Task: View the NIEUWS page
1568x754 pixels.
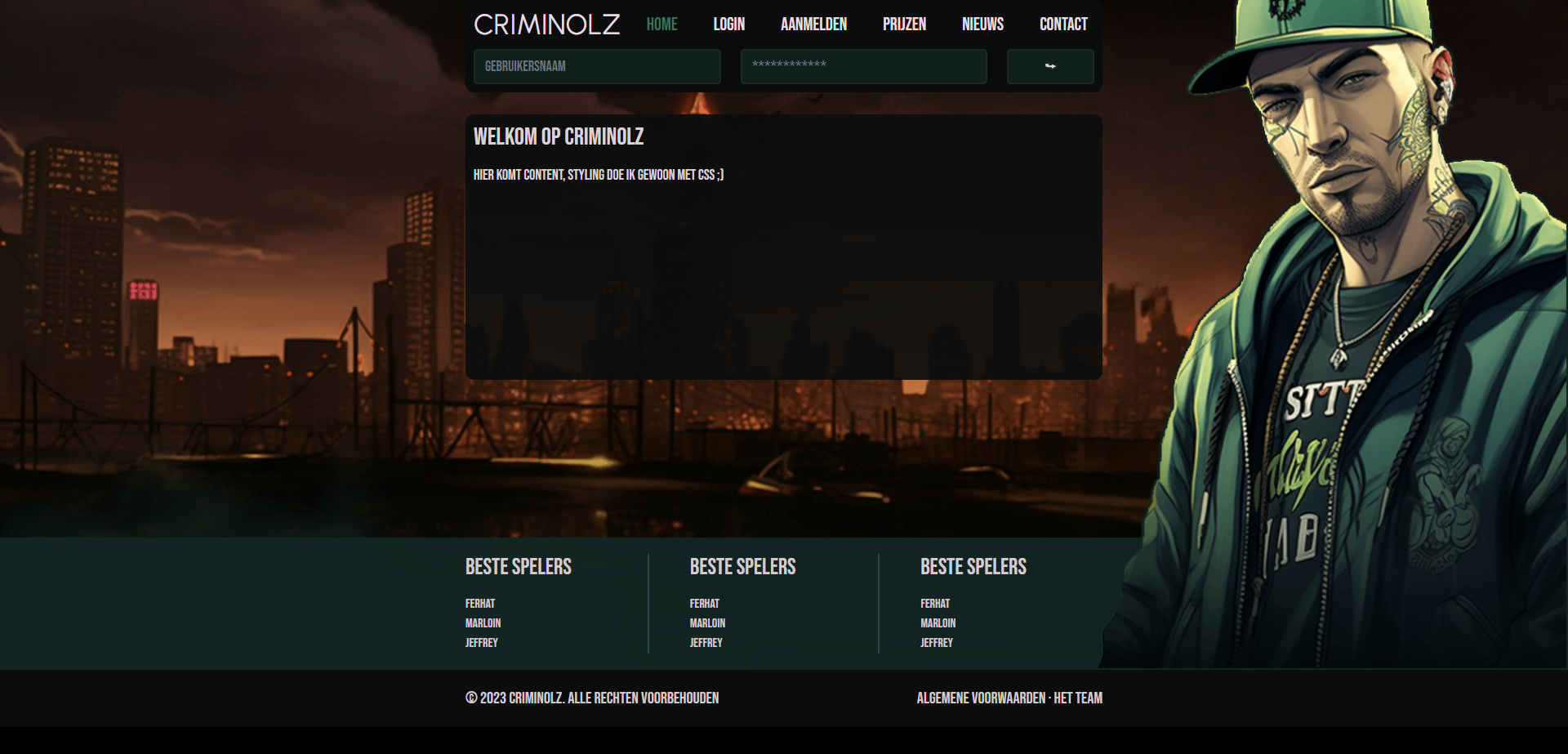Action: tap(982, 24)
